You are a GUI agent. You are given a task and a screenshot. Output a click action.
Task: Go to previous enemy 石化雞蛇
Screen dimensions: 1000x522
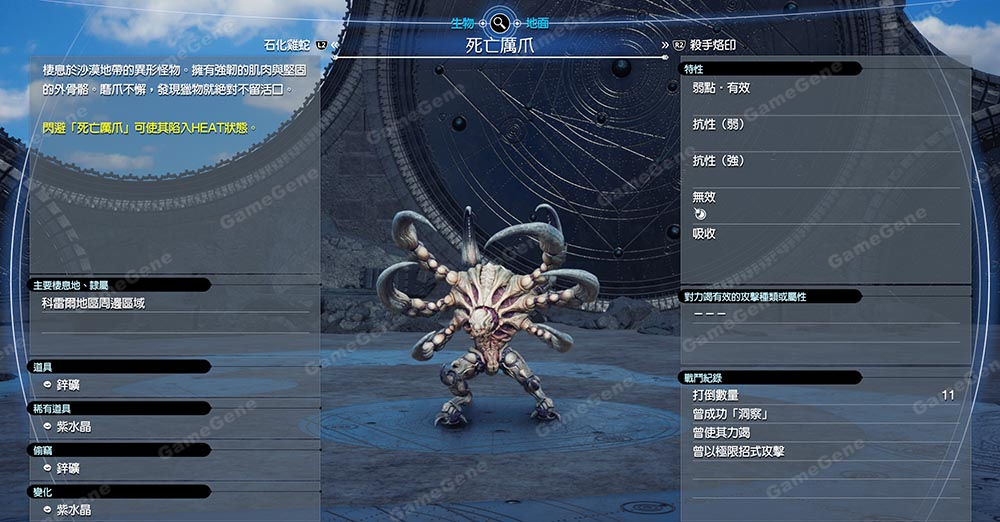point(294,45)
